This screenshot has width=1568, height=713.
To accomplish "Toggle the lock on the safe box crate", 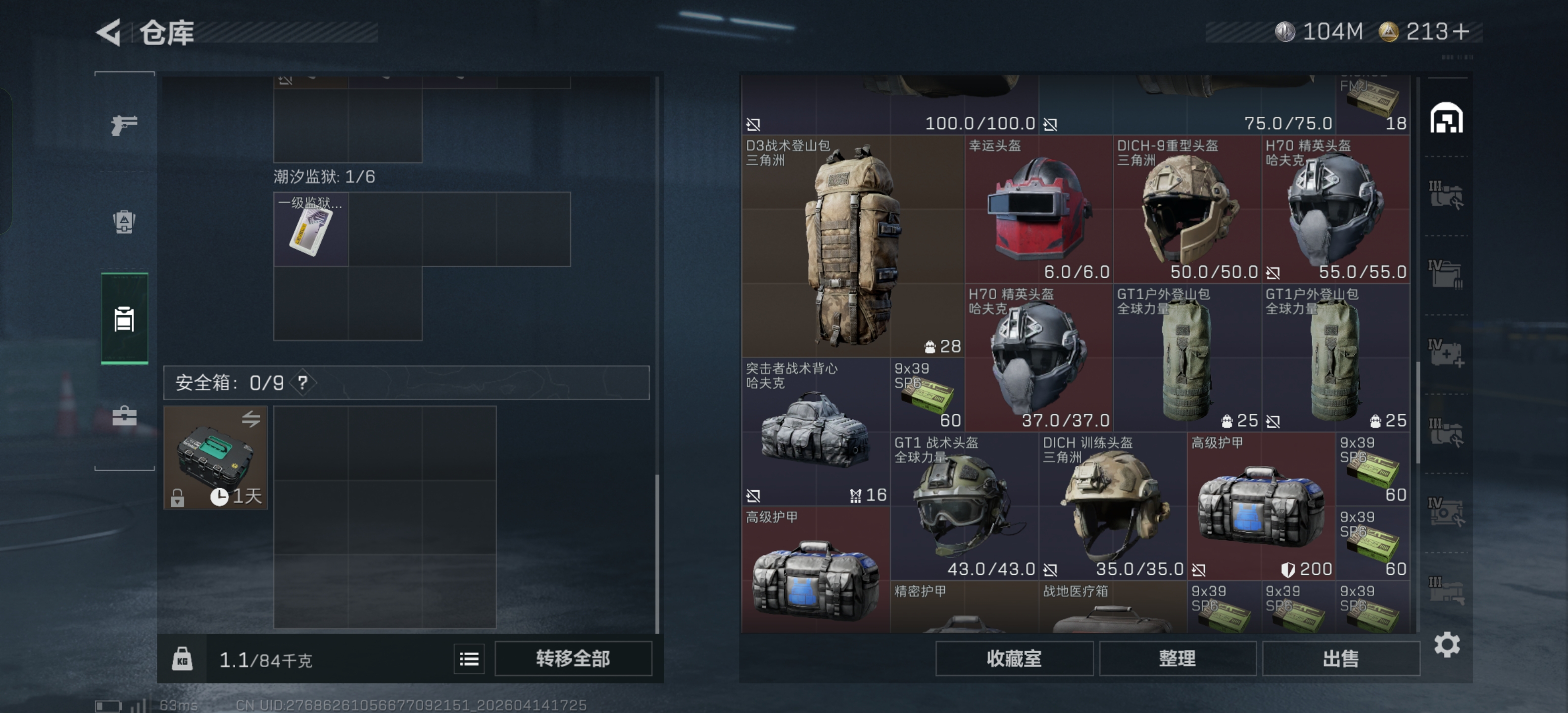I will pyautogui.click(x=178, y=498).
